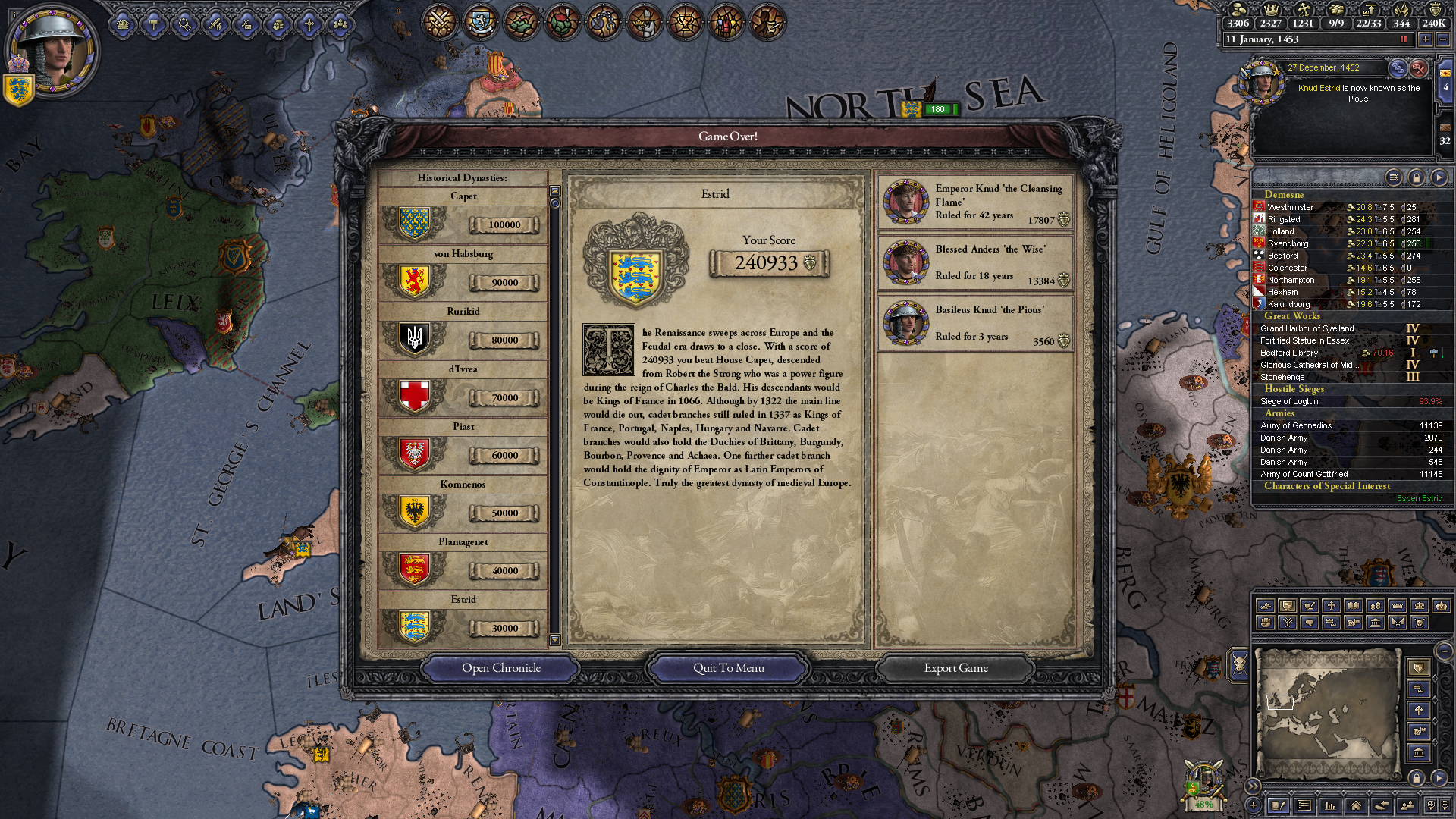Click the Komnenos dynasty shield
Viewport: 1456px width, 819px height.
pos(414,512)
